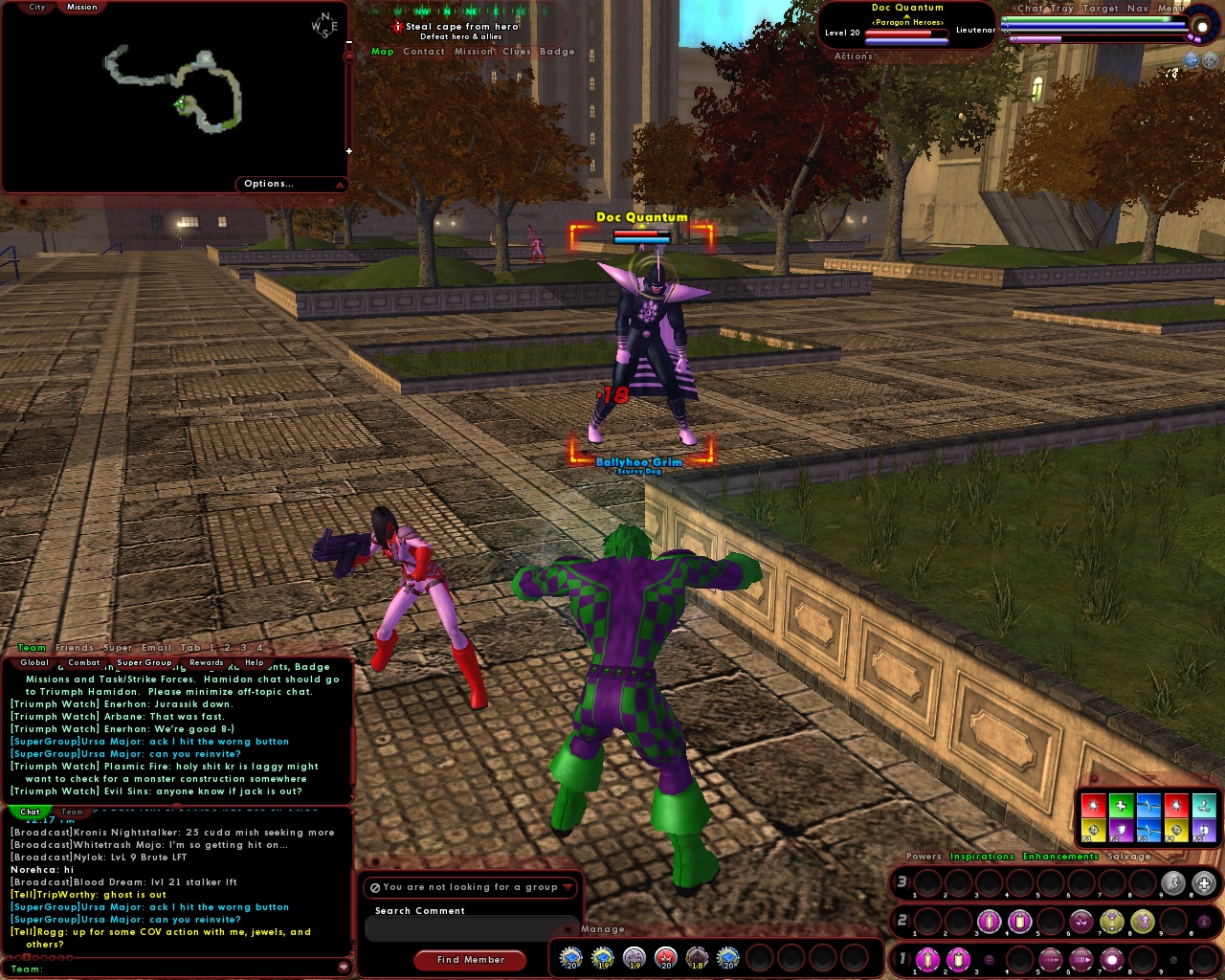Screen dimensions: 1225x980
Task: Open the Rewards chat tab
Action: click(x=206, y=662)
